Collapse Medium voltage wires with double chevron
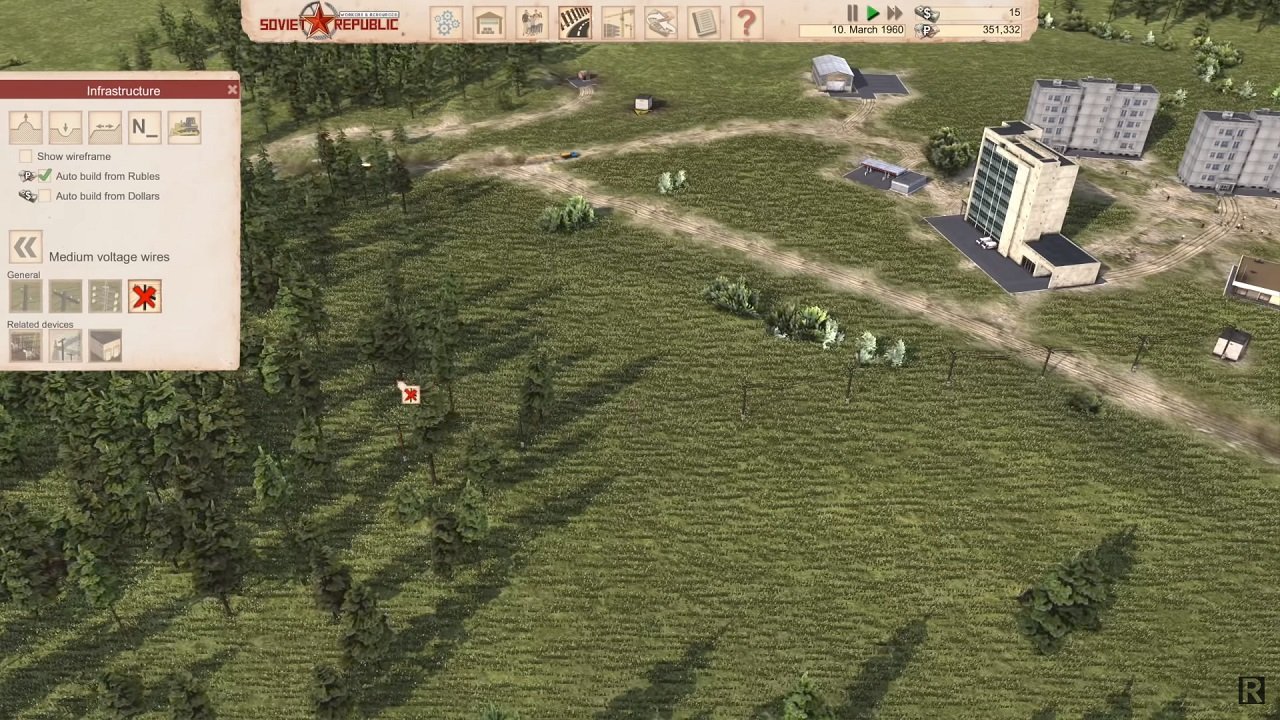 coord(25,247)
